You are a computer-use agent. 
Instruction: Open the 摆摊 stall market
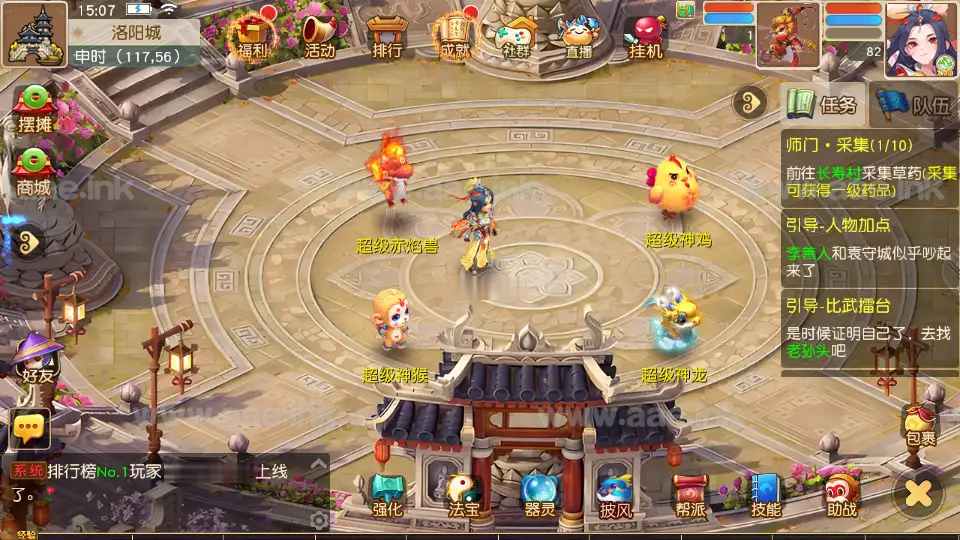tap(35, 108)
